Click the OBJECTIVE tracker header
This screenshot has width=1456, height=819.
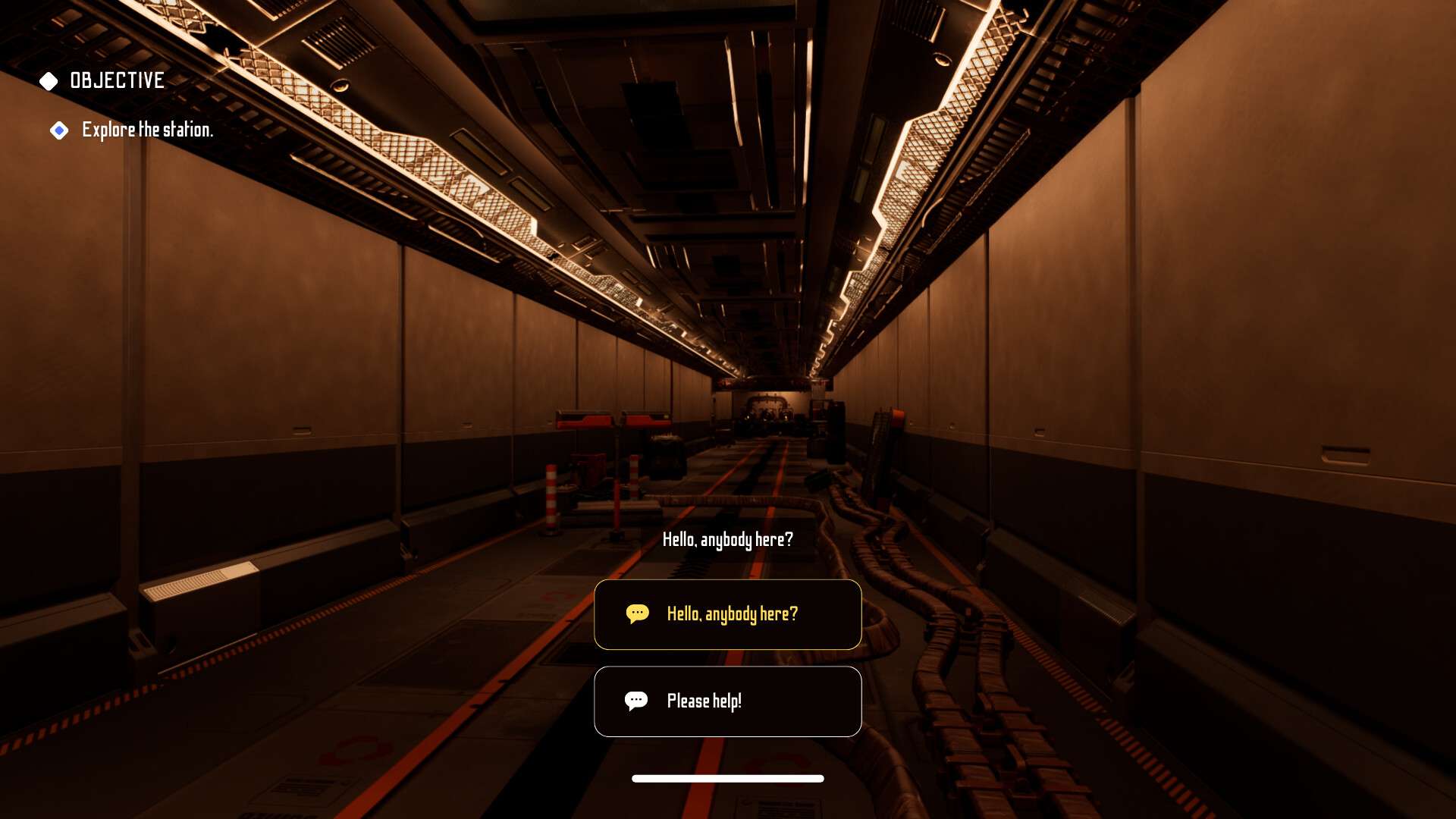[116, 80]
